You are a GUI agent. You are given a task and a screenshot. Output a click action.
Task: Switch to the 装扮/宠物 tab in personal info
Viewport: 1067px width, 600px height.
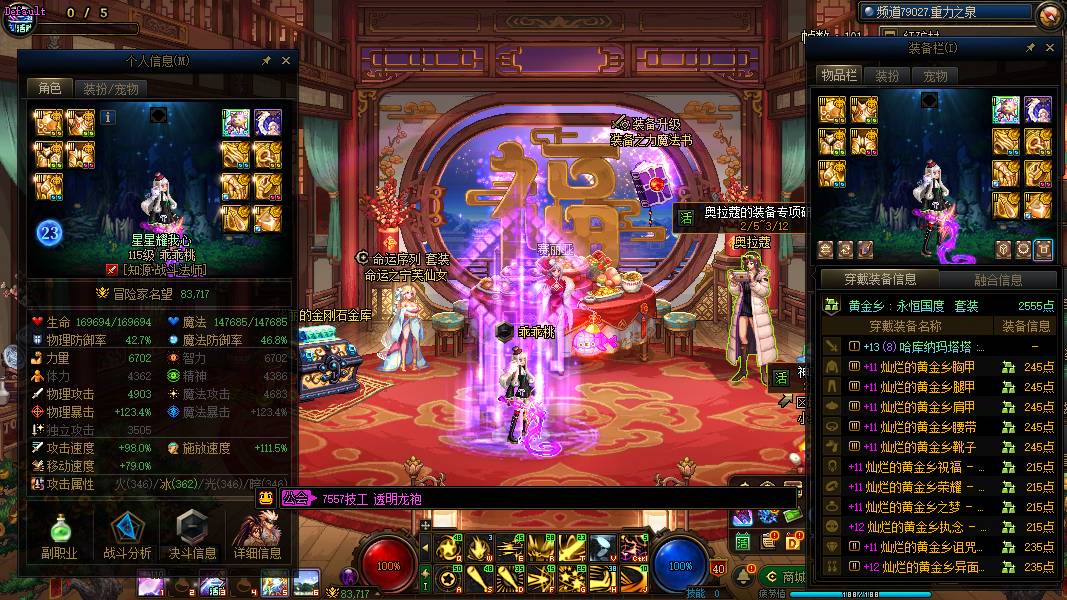110,88
